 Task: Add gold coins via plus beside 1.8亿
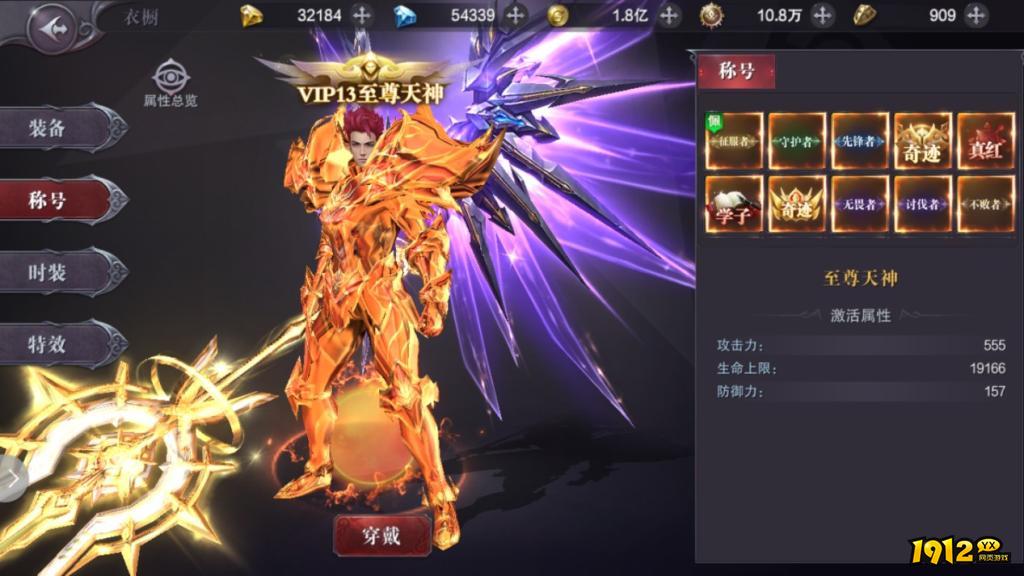(x=669, y=15)
